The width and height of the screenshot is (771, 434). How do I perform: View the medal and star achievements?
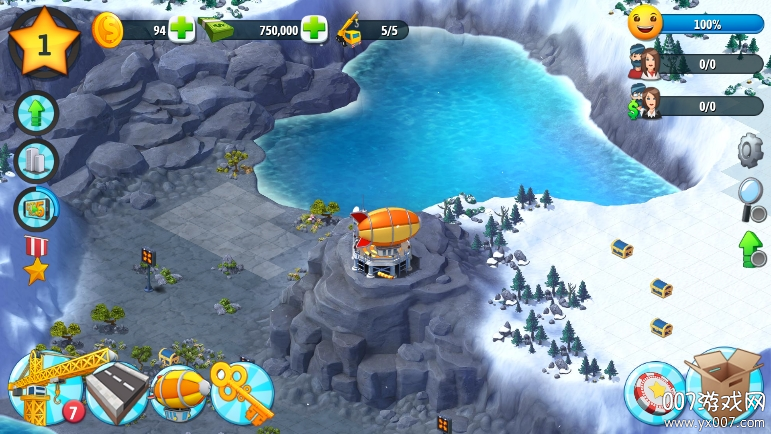point(36,258)
